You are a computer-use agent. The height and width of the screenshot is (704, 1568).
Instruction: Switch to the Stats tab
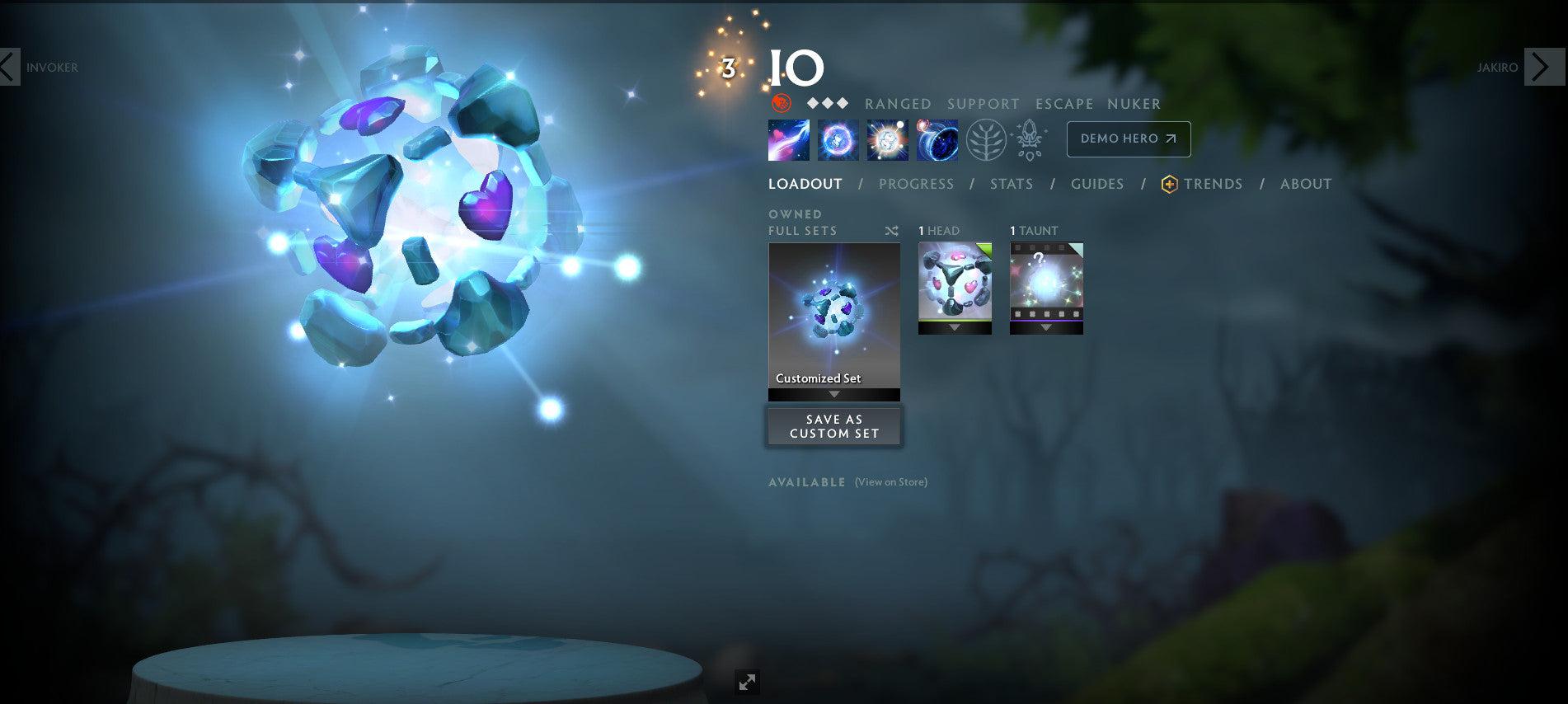[x=1011, y=184]
